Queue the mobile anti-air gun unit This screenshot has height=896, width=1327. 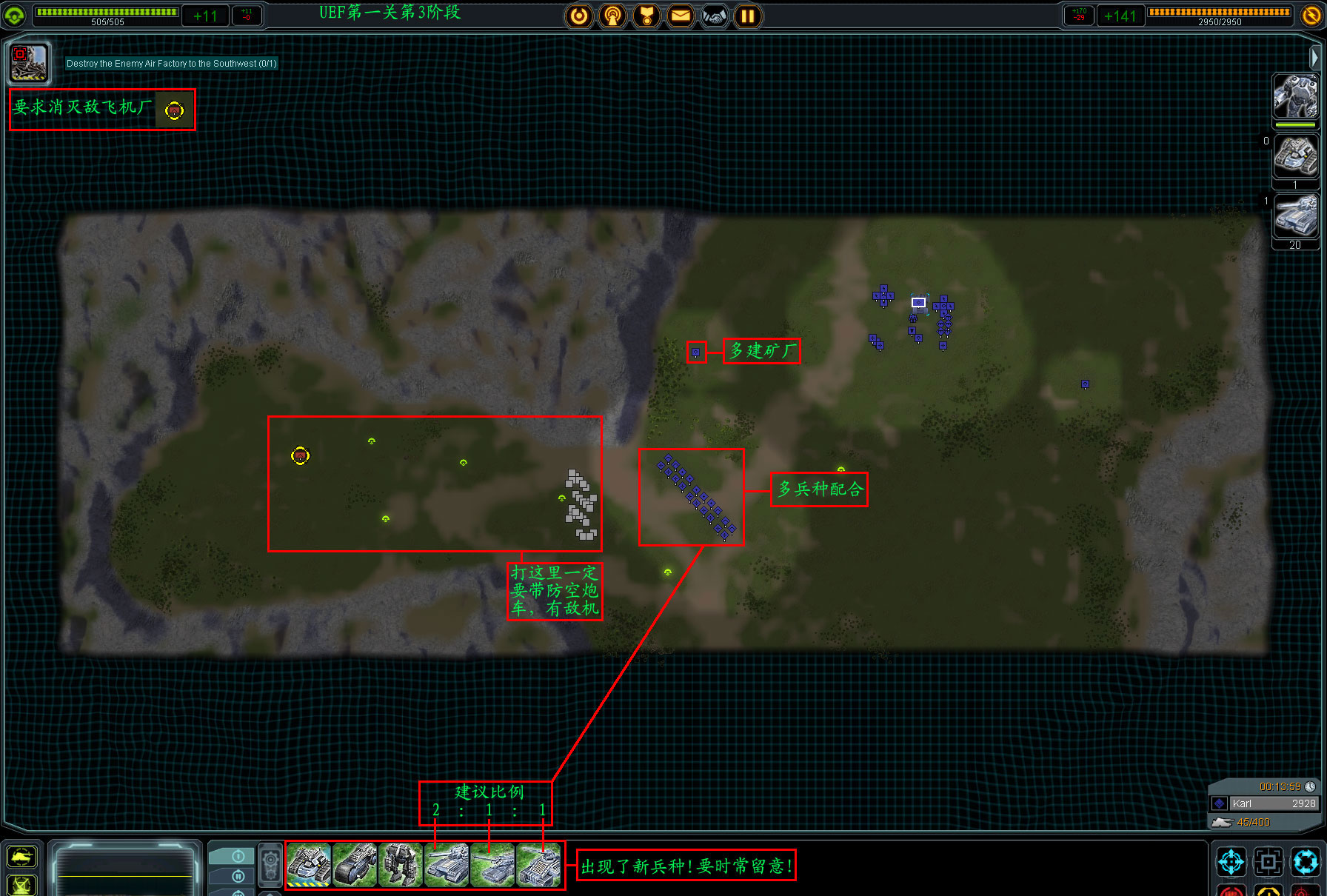pos(538,865)
